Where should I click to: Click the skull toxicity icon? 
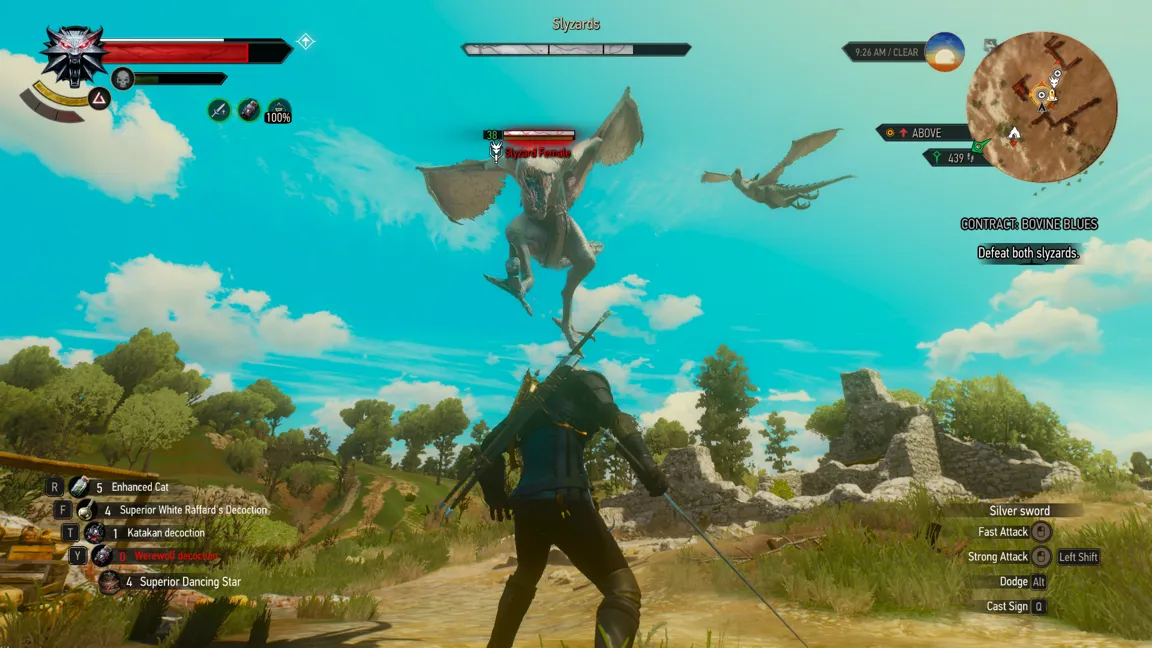pos(123,78)
